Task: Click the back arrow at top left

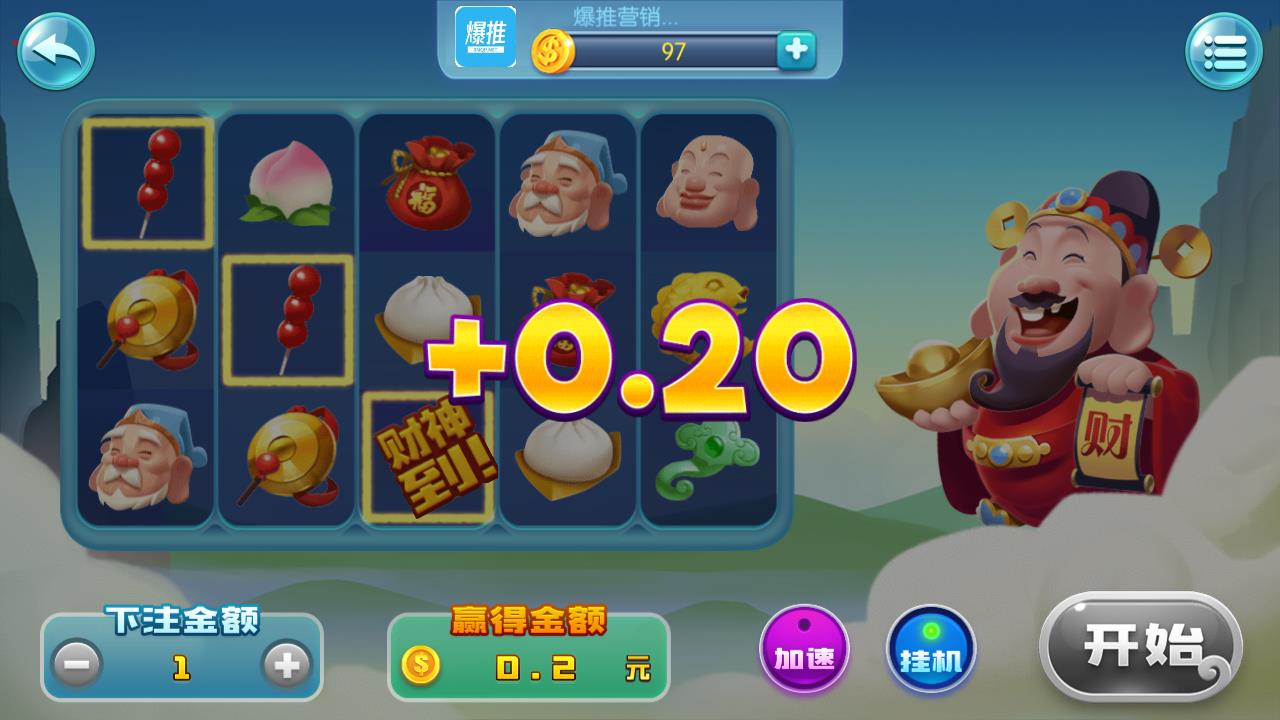Action: point(55,51)
